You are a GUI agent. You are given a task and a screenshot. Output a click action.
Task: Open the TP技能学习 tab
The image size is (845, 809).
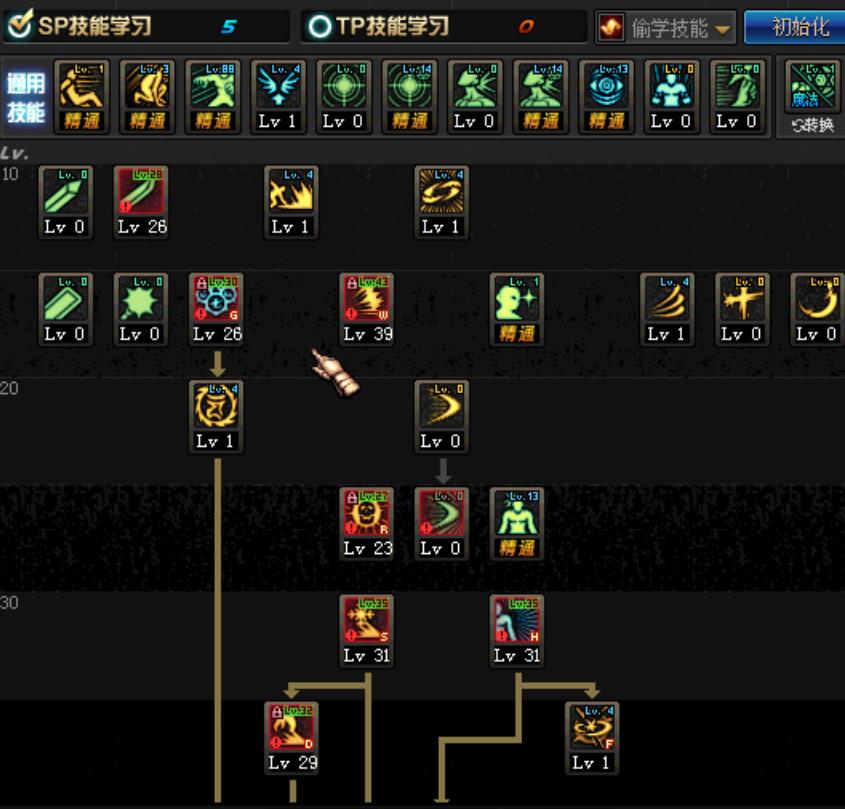coord(380,26)
